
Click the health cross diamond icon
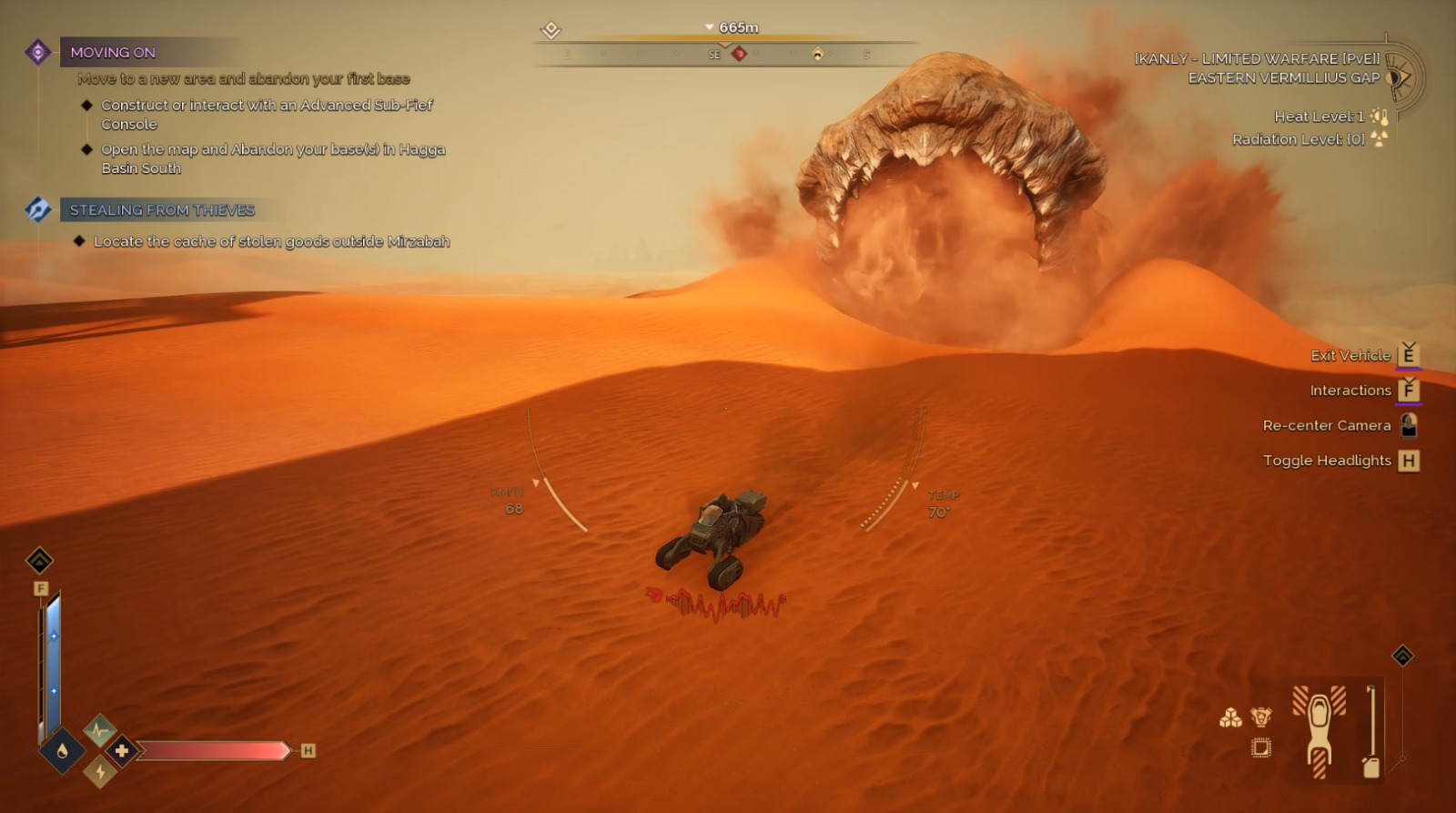pos(122,751)
